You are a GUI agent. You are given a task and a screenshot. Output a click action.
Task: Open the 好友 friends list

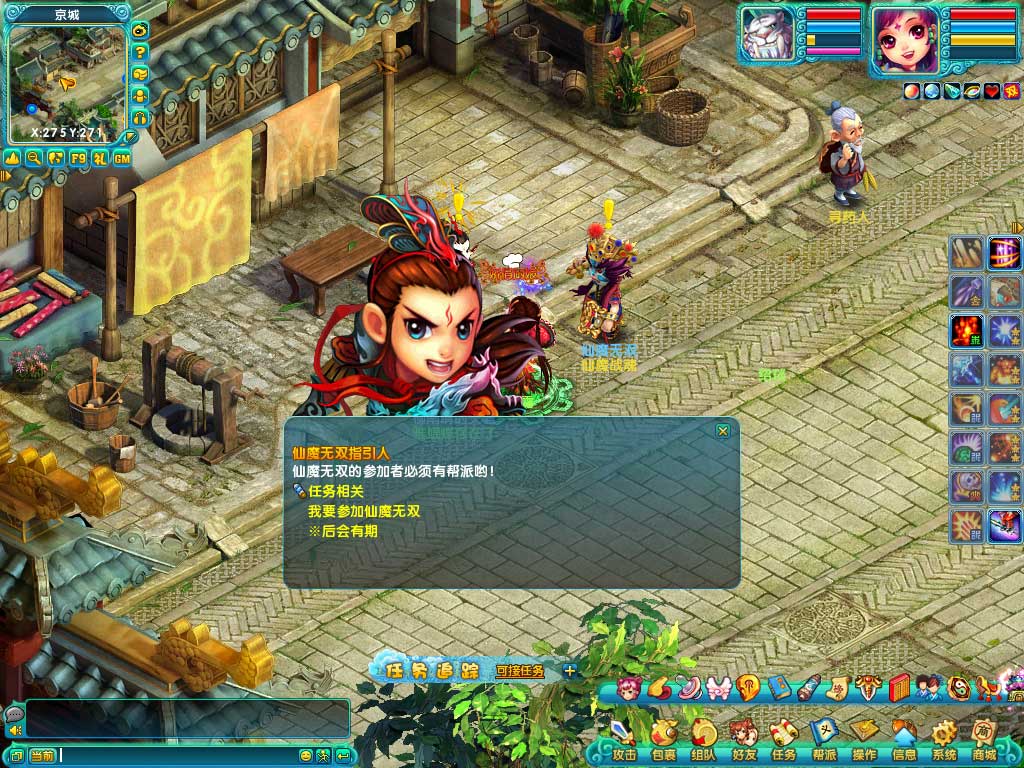pos(744,741)
